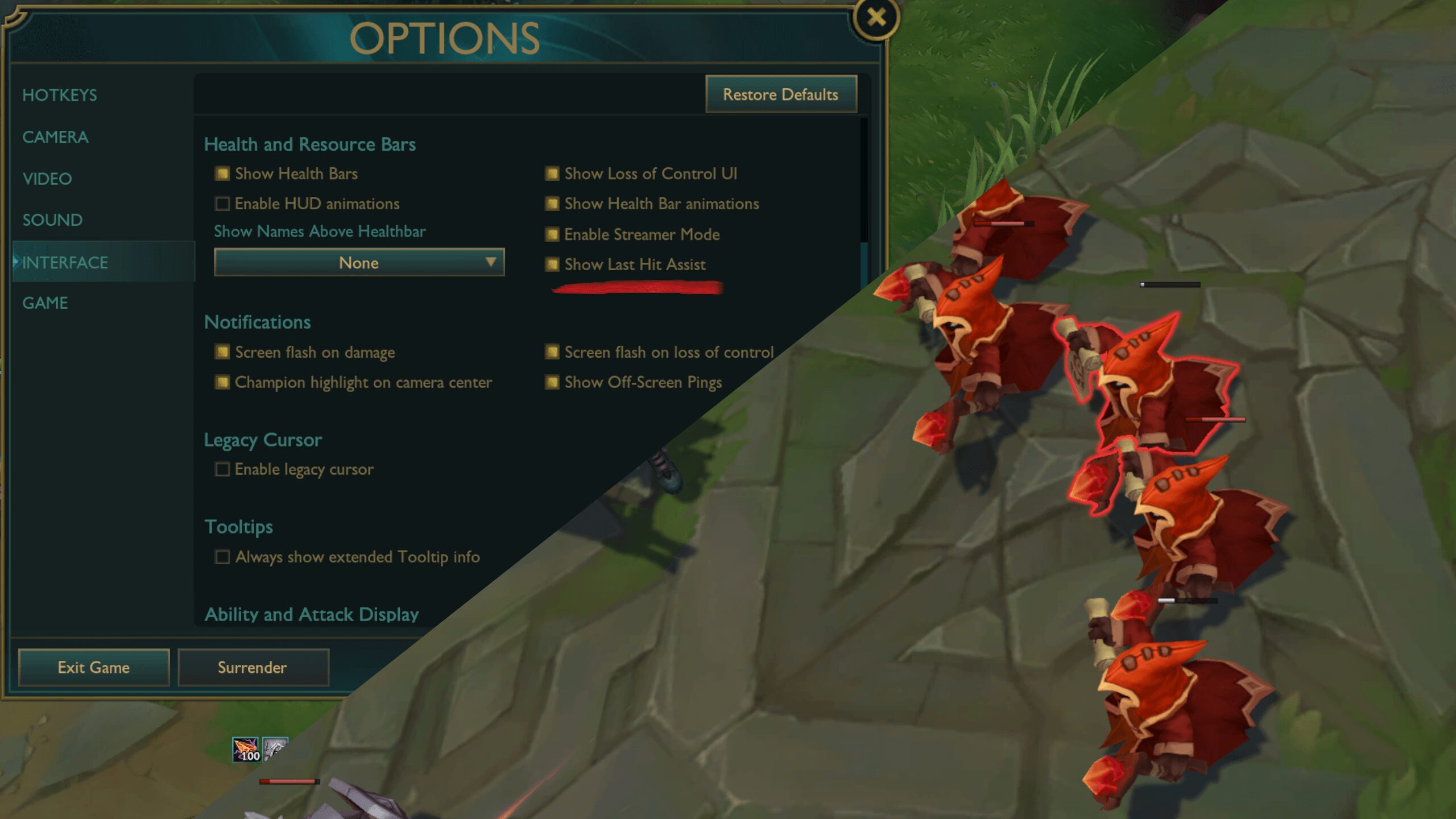Turn off Screen flash on damage
The width and height of the screenshot is (1456, 819).
(x=222, y=352)
